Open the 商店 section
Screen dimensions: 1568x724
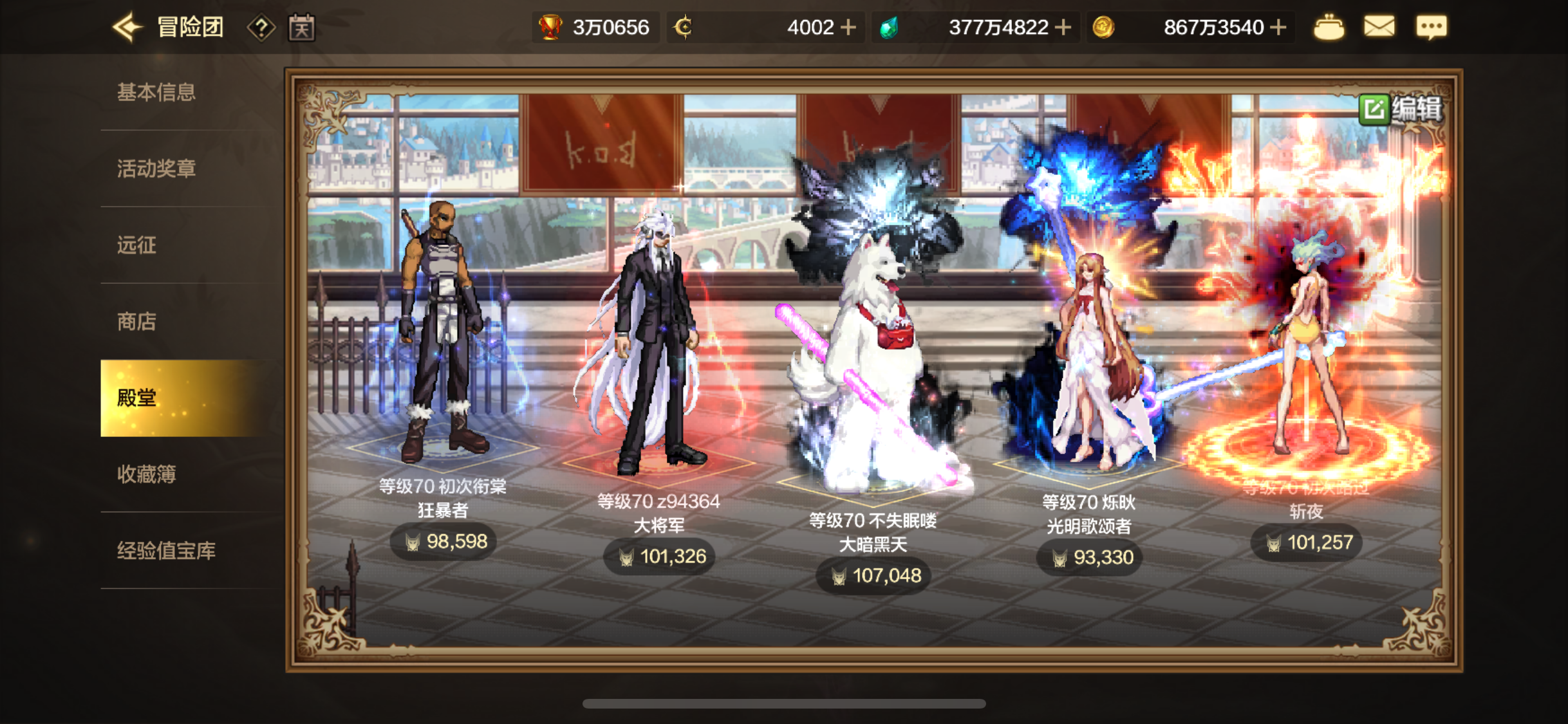point(136,322)
